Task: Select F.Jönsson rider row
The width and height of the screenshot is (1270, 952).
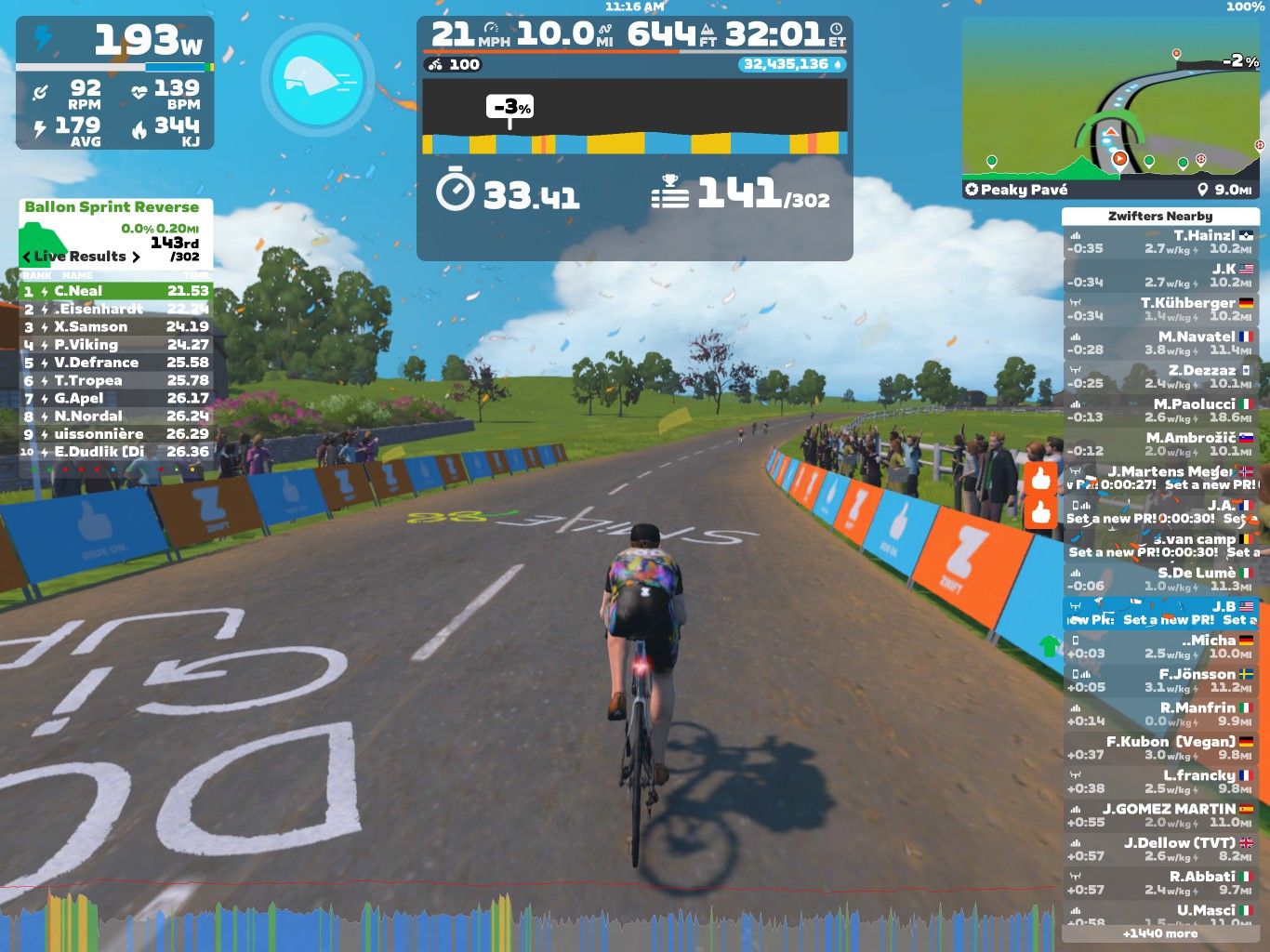Action: coord(1160,681)
